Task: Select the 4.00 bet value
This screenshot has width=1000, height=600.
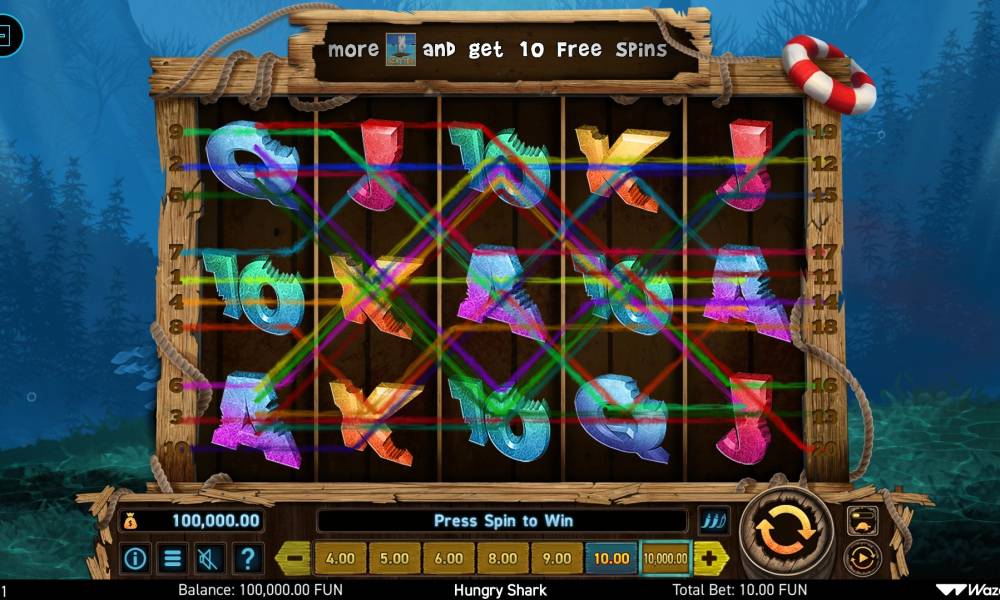Action: tap(340, 558)
